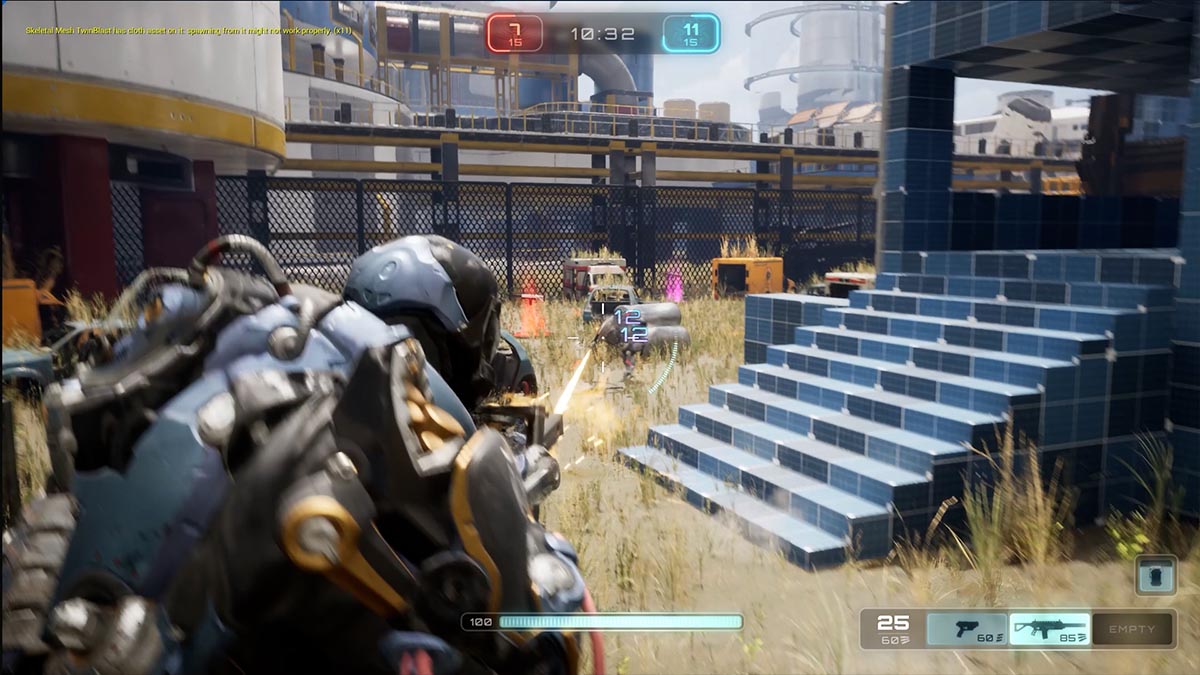Select the pistol weapon slot

[966, 629]
